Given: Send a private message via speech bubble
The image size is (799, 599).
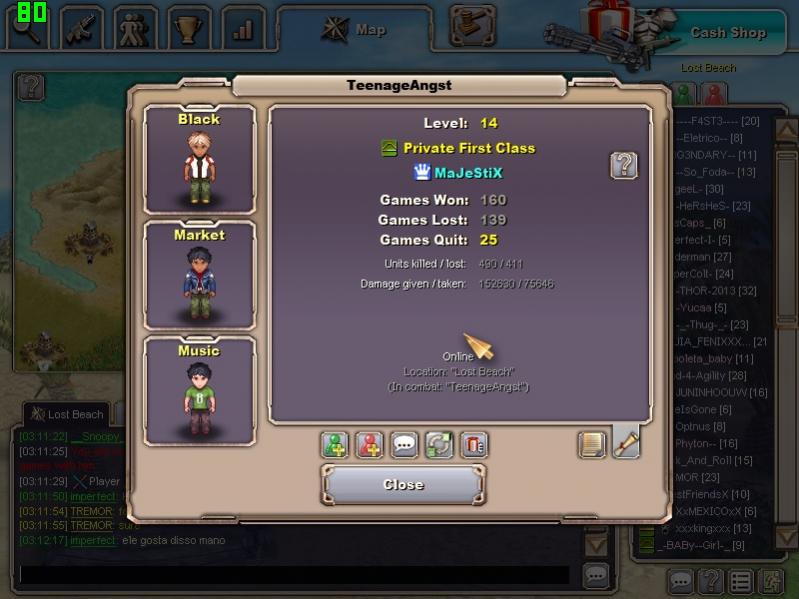Looking at the screenshot, I should click(404, 445).
